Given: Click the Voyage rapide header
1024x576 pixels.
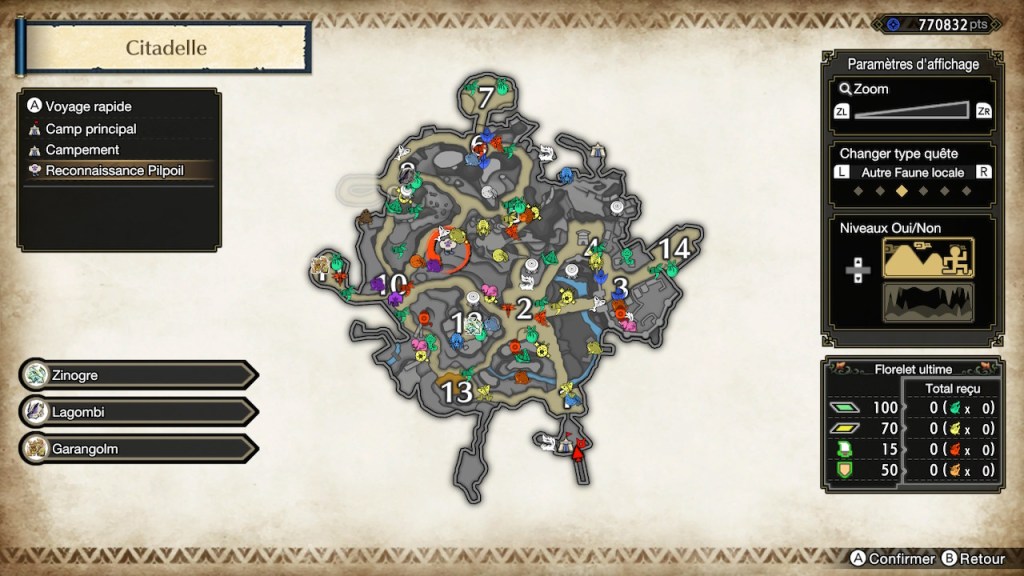Looking at the screenshot, I should click(88, 107).
